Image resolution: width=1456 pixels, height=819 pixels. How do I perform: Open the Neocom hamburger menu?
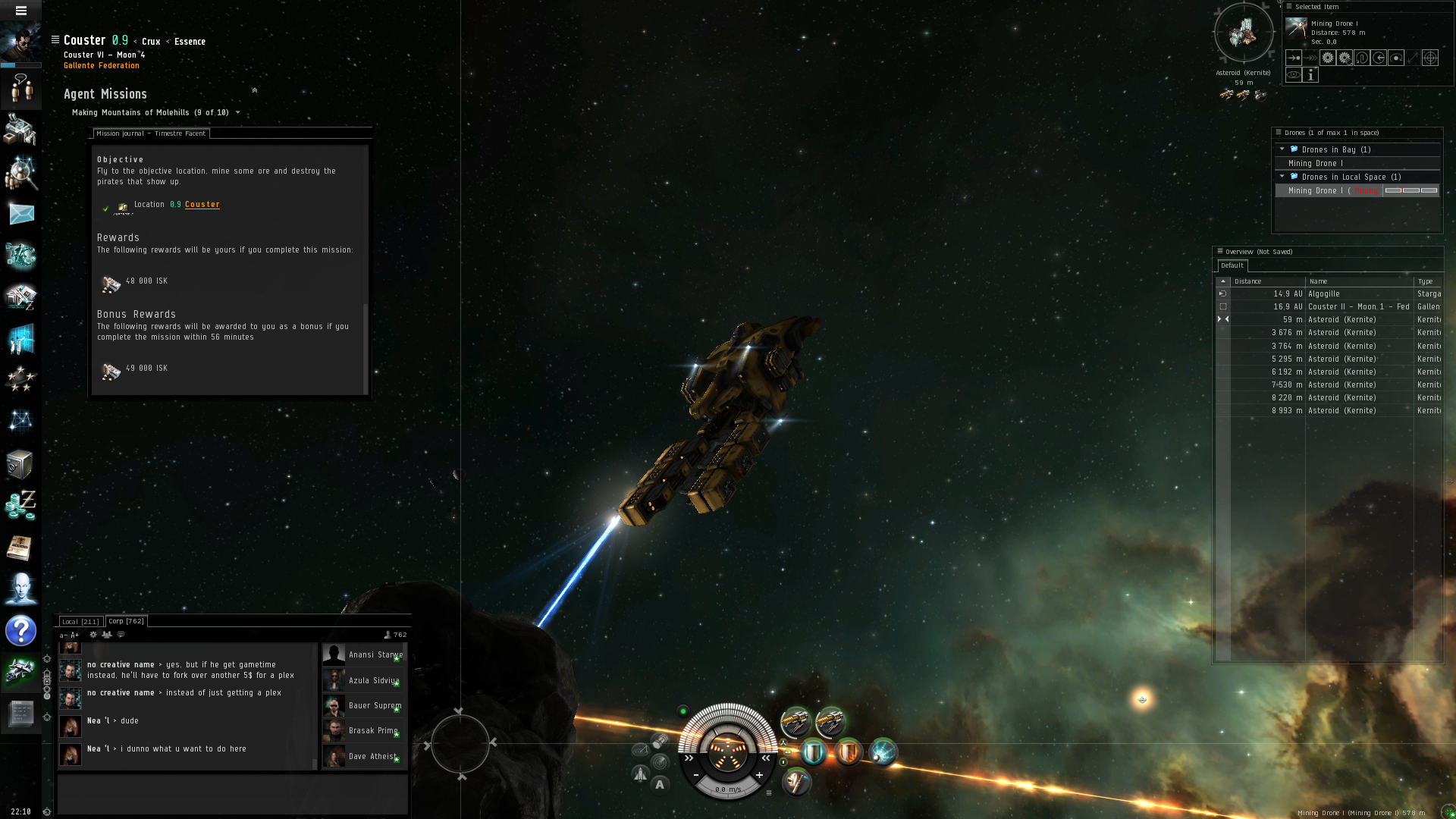(21, 11)
